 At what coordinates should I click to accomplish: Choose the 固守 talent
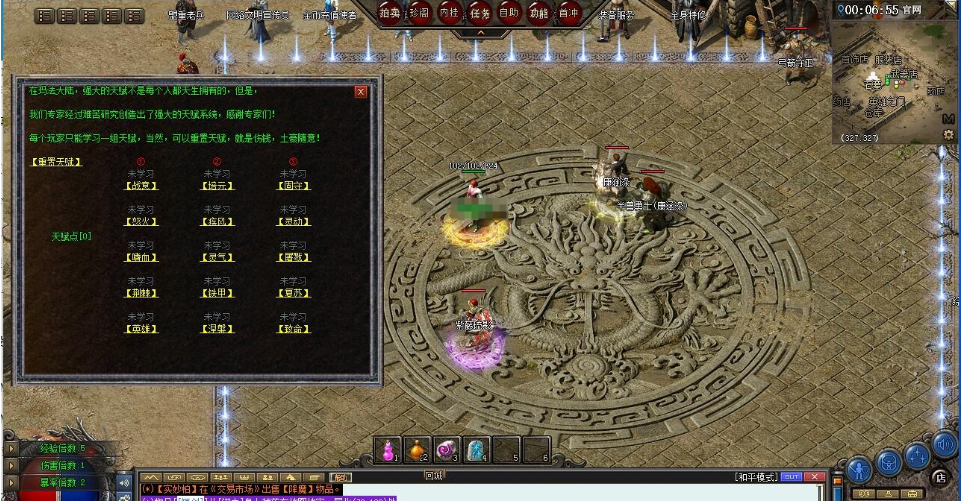[293, 185]
